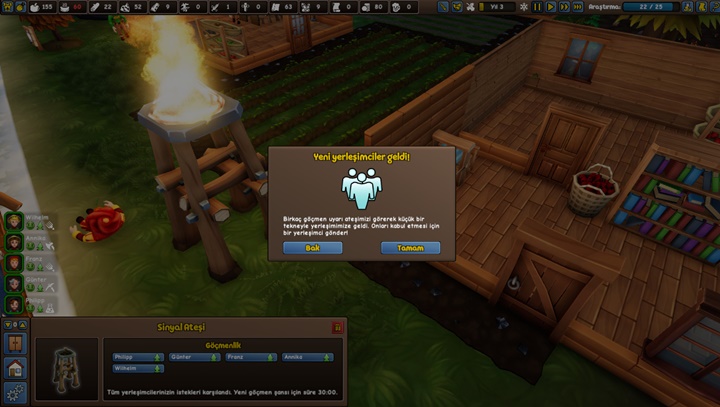This screenshot has width=720, height=407.
Task: Choose Franz's portrait in the settler list
Action: [x=15, y=262]
